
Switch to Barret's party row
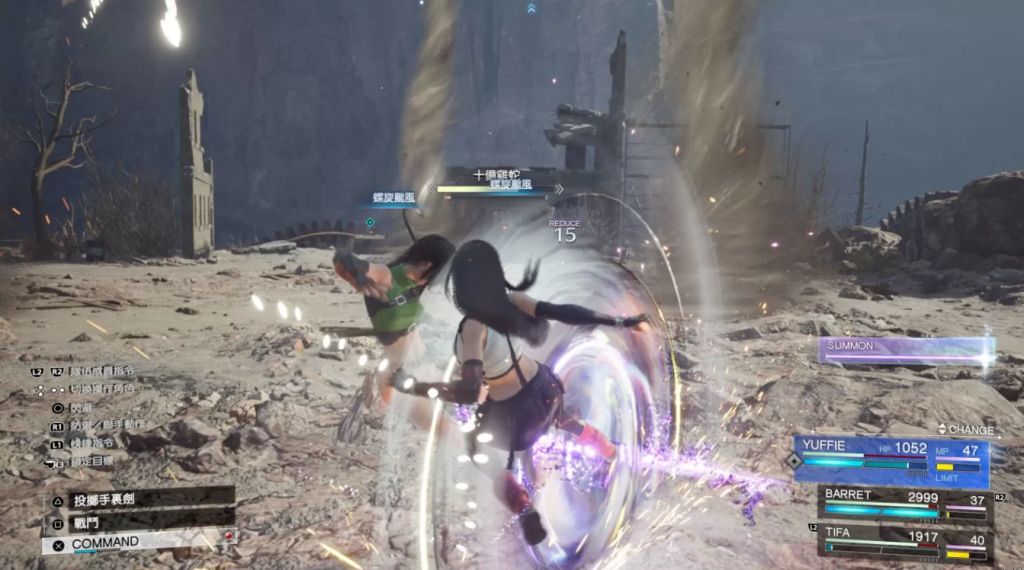[x=905, y=504]
